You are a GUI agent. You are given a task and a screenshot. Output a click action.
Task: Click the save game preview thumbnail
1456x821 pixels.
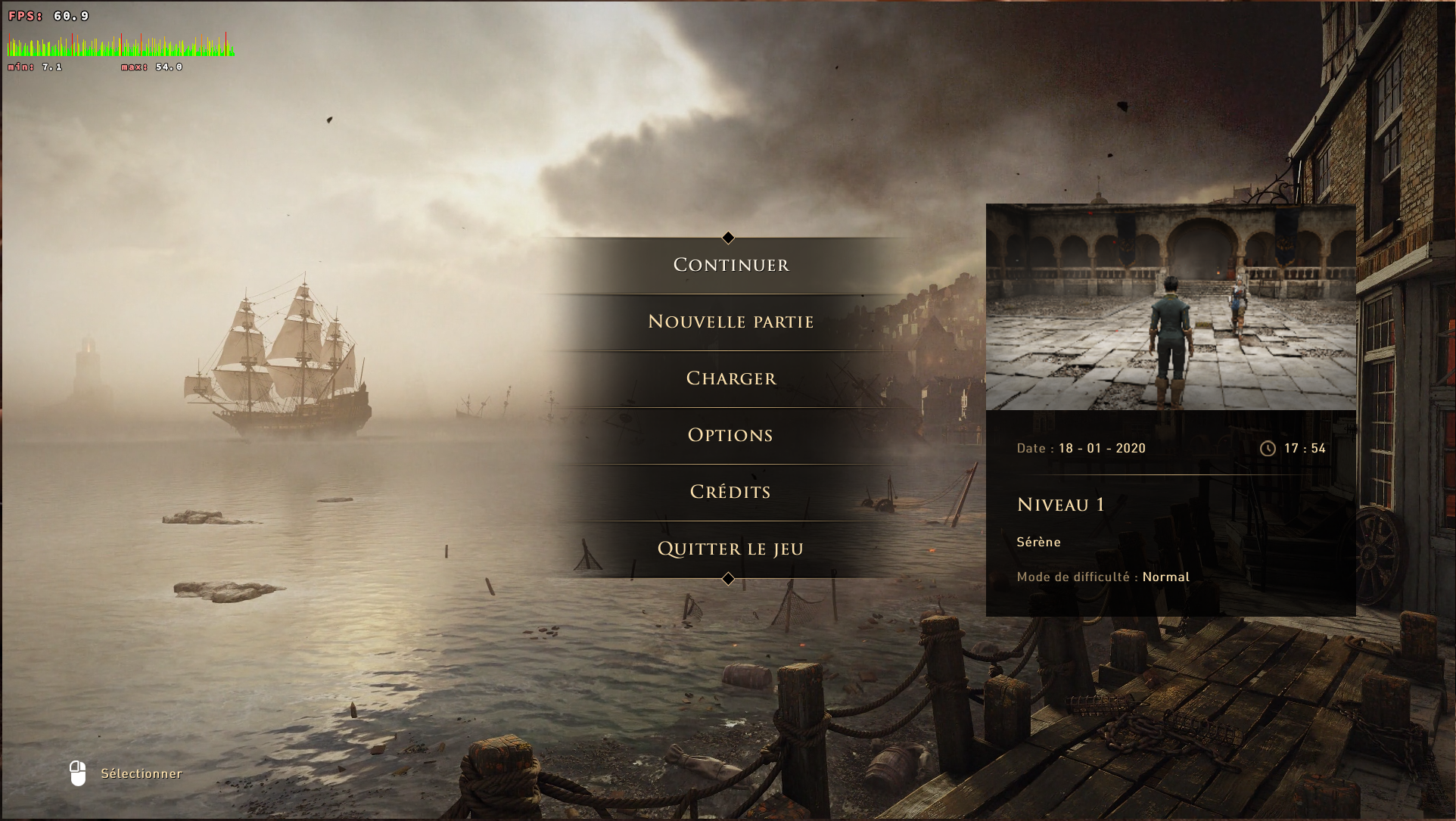coord(1170,307)
